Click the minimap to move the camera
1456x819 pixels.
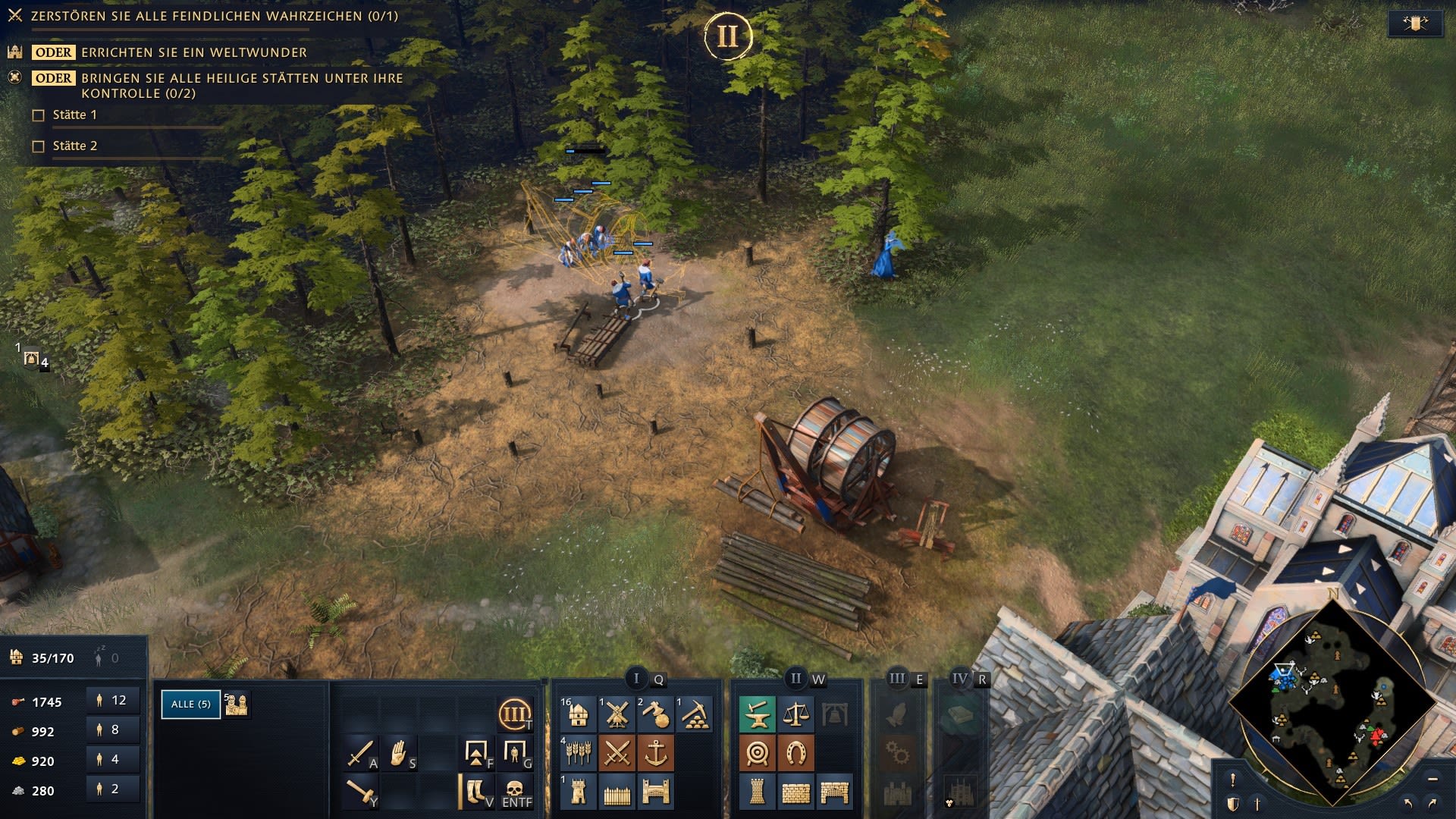click(x=1332, y=701)
